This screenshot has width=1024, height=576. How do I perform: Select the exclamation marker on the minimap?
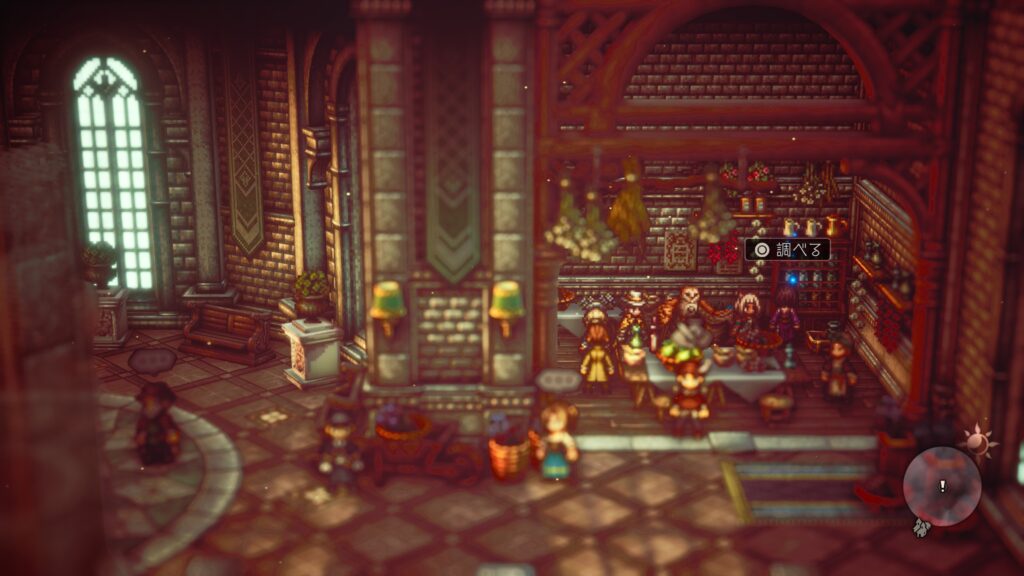pos(941,486)
